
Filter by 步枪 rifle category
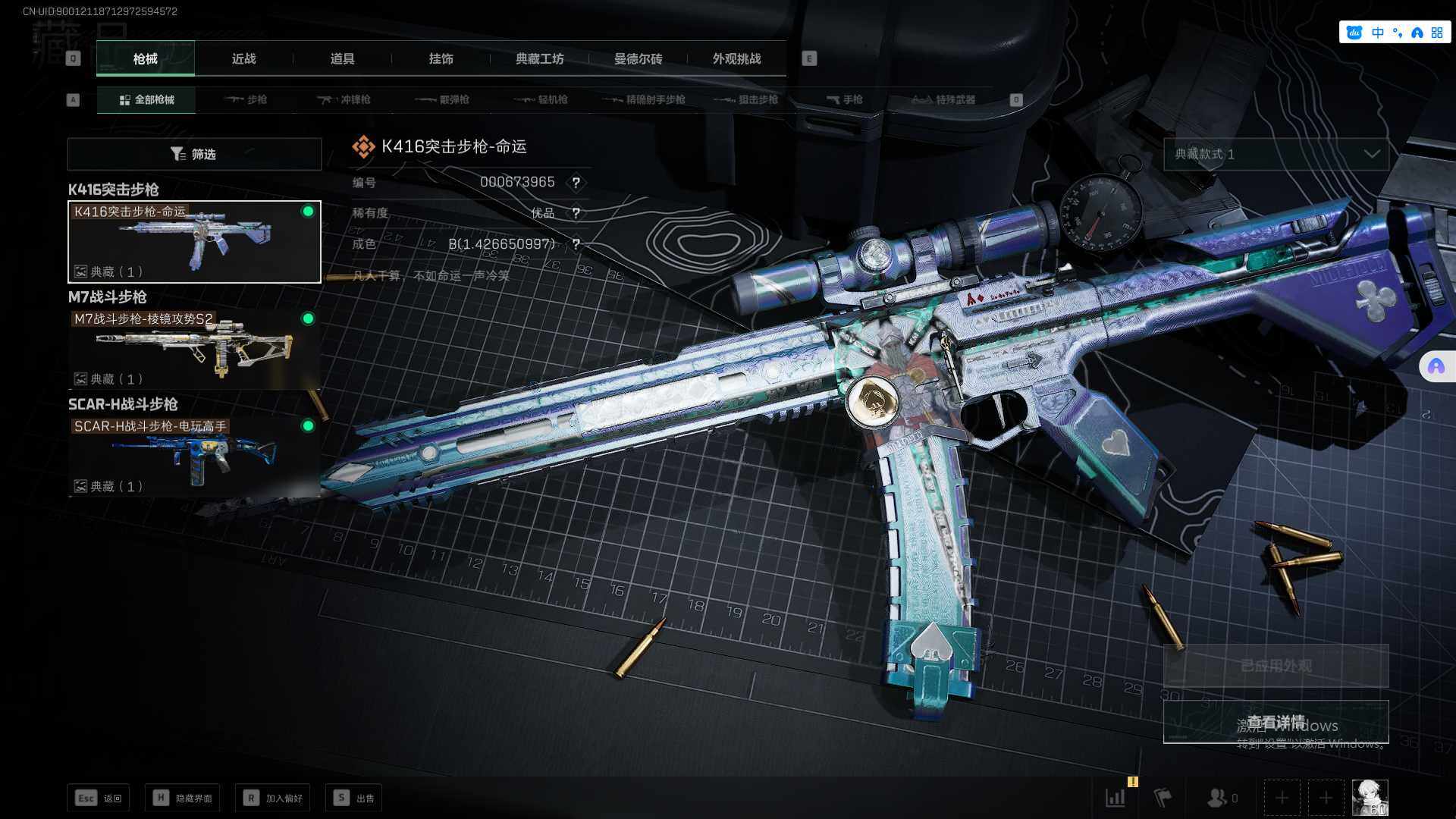[246, 99]
